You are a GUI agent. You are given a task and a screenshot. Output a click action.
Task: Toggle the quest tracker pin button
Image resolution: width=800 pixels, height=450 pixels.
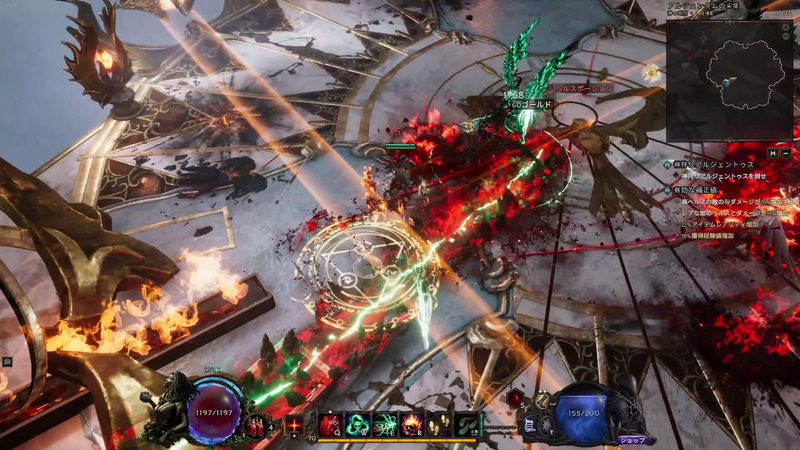coord(773,153)
